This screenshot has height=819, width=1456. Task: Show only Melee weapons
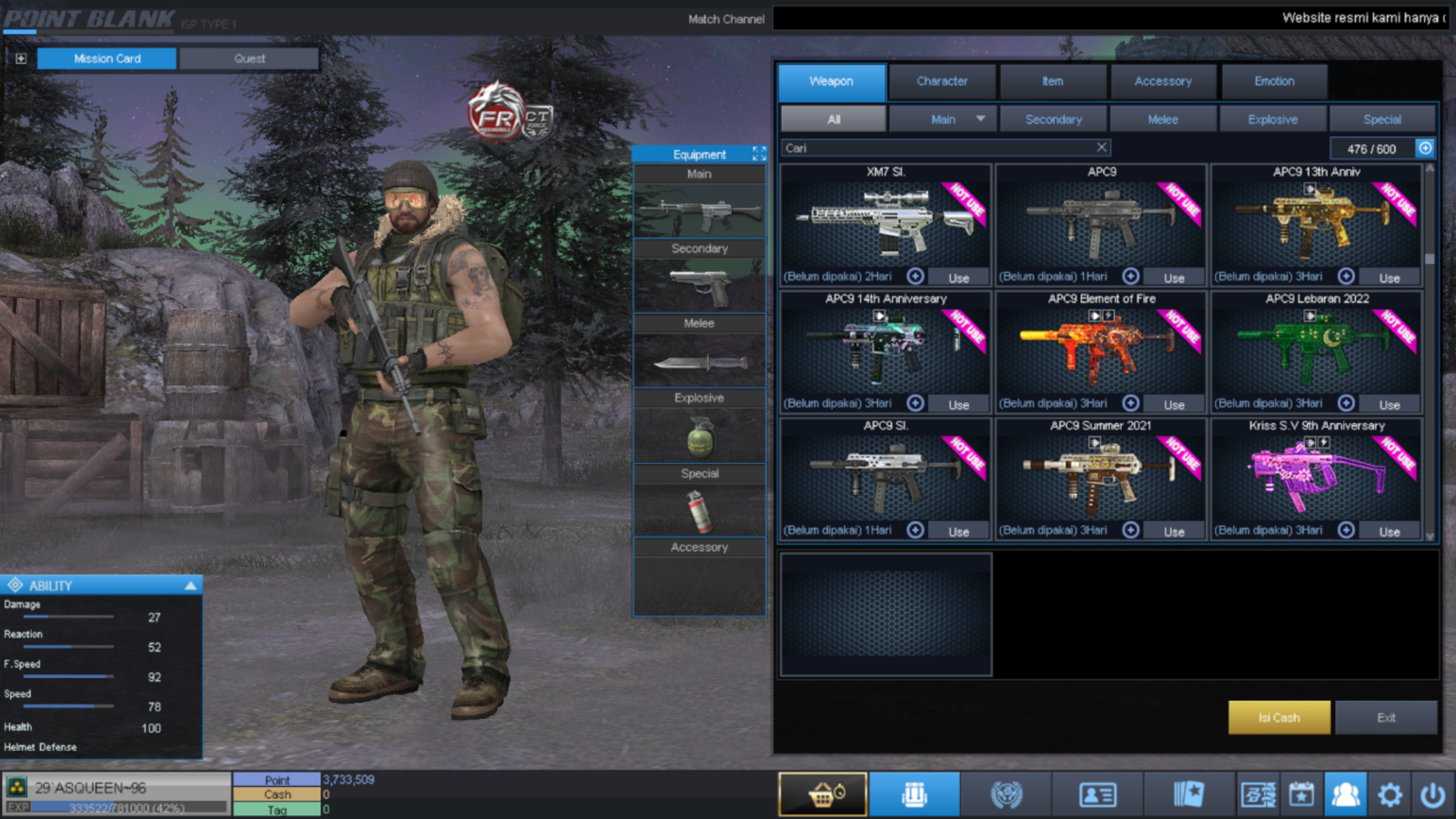pyautogui.click(x=1163, y=119)
